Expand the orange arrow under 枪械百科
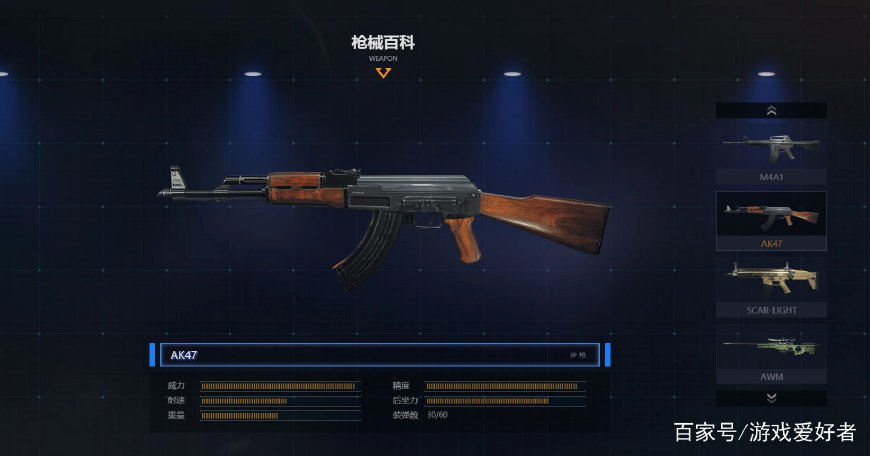The image size is (870, 456). point(383,72)
